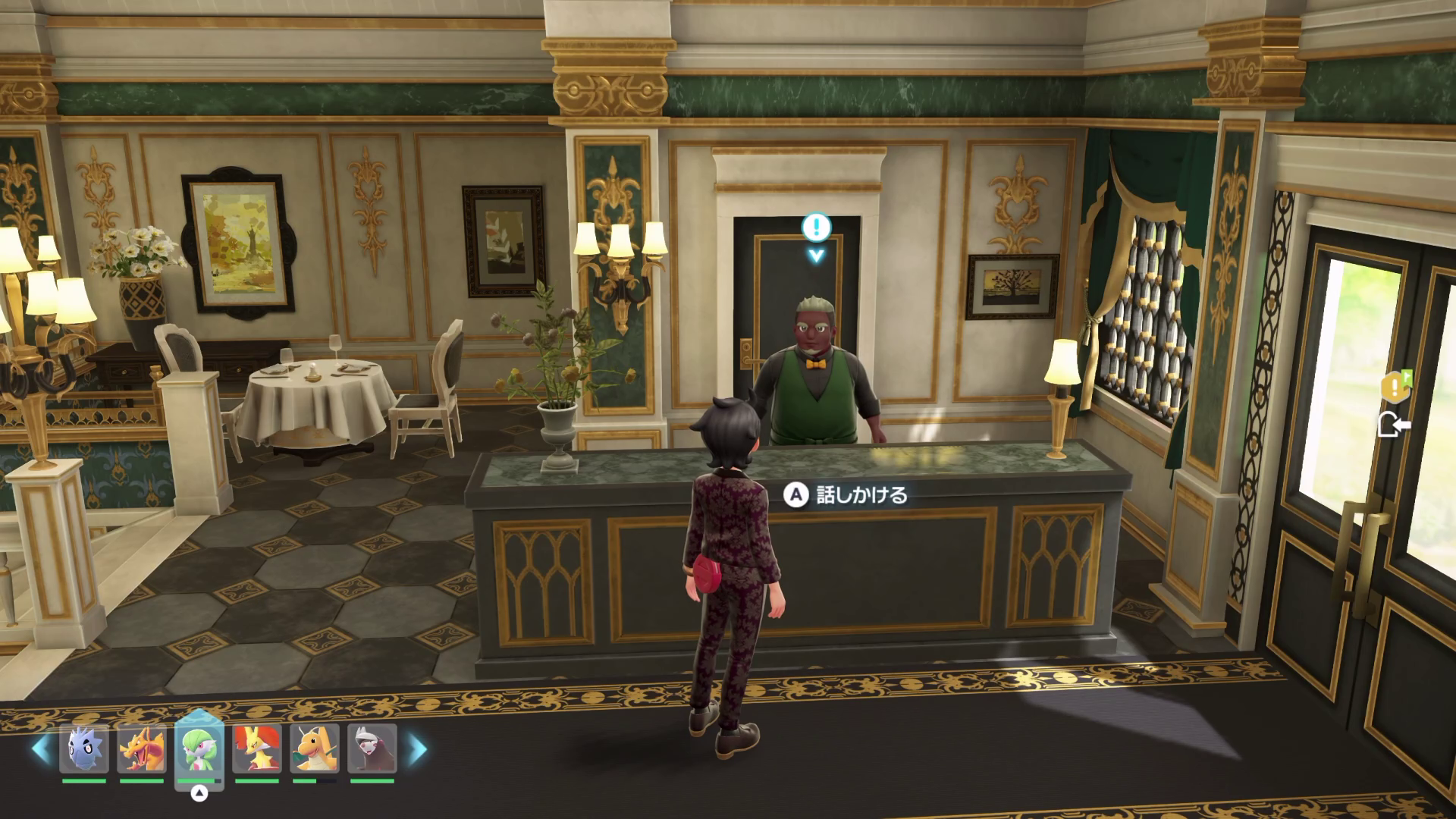Select Delphox in the party bar
Screen dimensions: 1456x819
tap(256, 748)
